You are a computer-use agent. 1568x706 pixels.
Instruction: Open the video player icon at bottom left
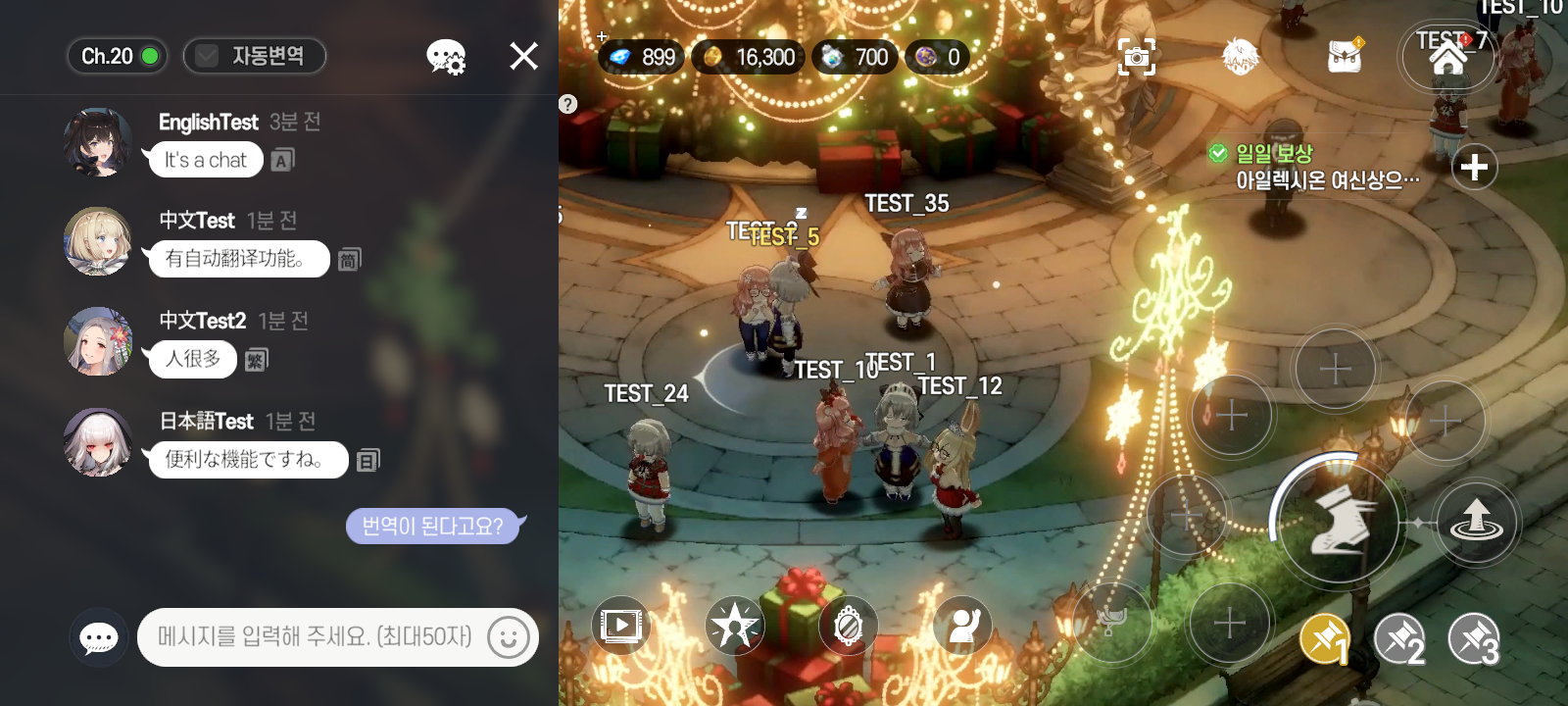point(621,626)
